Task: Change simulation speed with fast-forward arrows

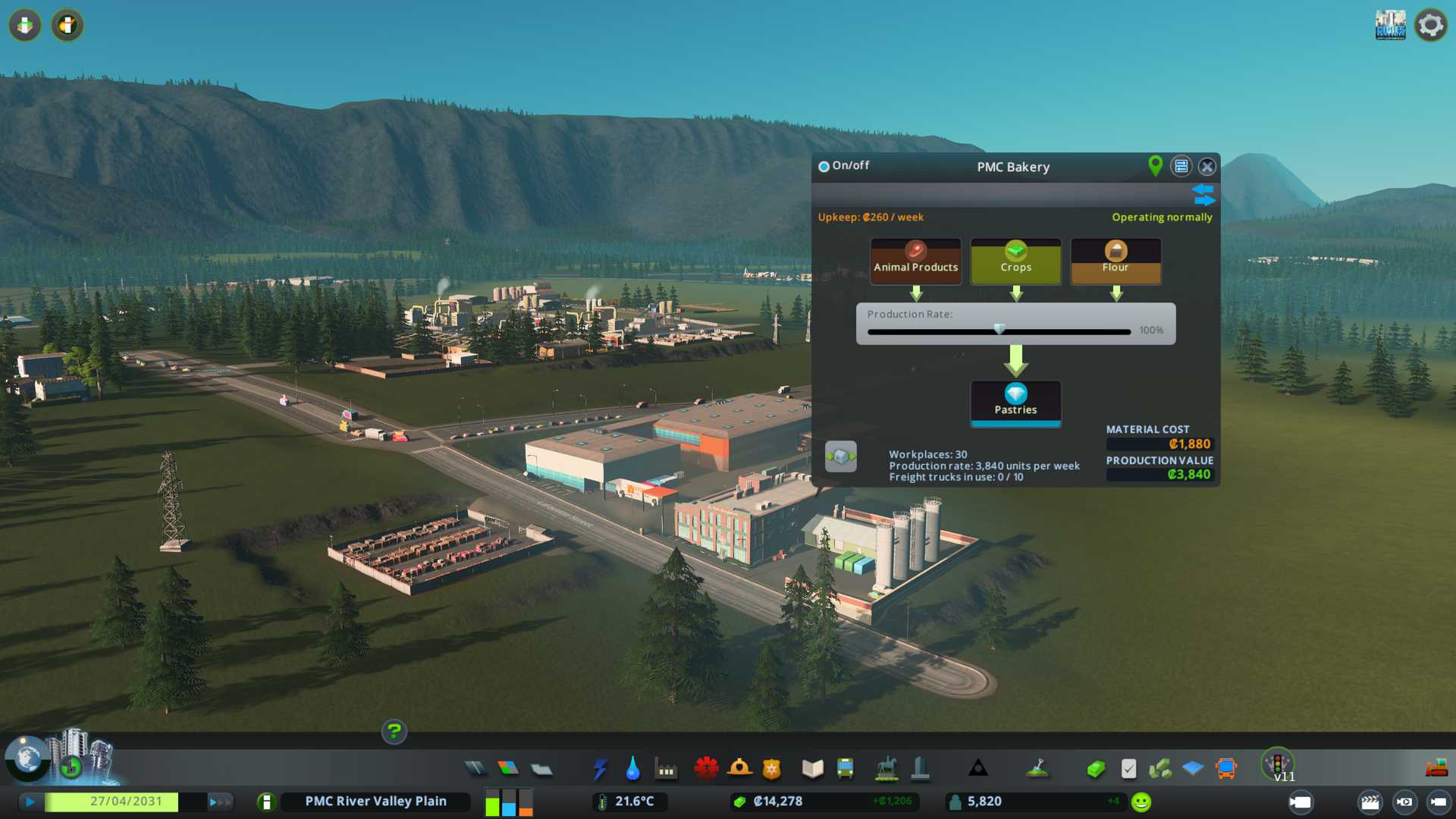Action: click(x=219, y=802)
